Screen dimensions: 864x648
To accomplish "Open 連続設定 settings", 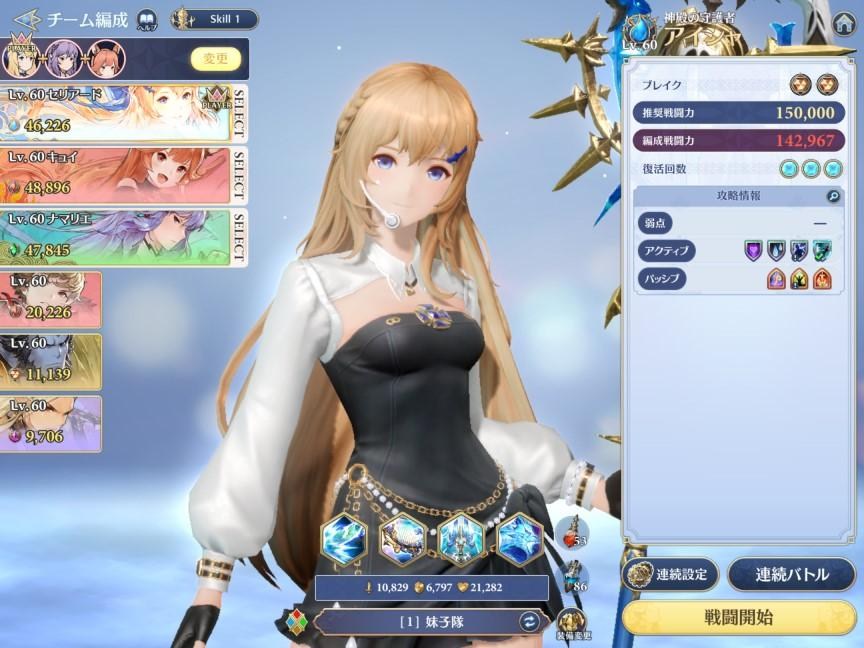I will pos(669,575).
